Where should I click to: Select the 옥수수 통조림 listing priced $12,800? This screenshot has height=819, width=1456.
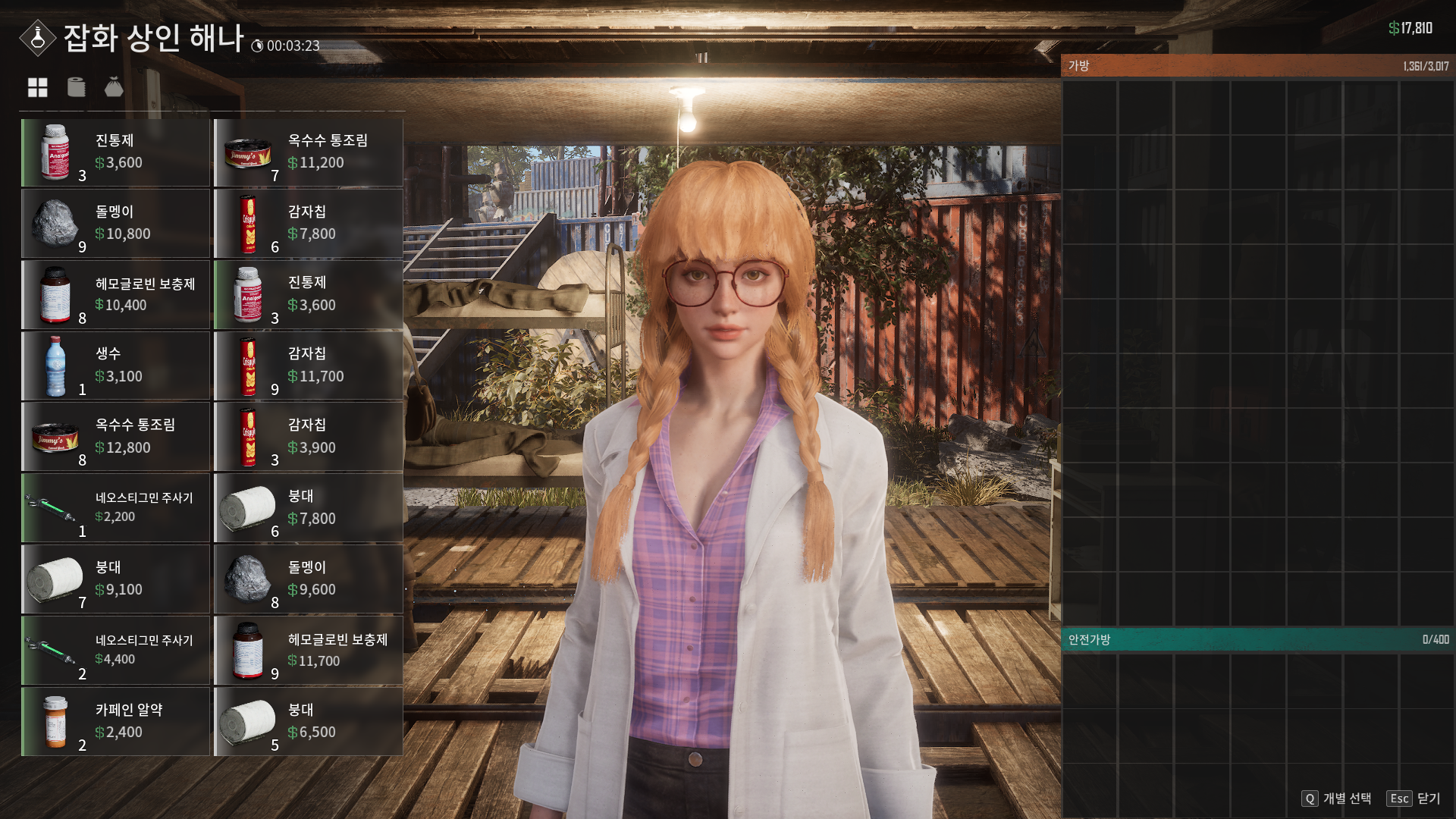click(115, 438)
